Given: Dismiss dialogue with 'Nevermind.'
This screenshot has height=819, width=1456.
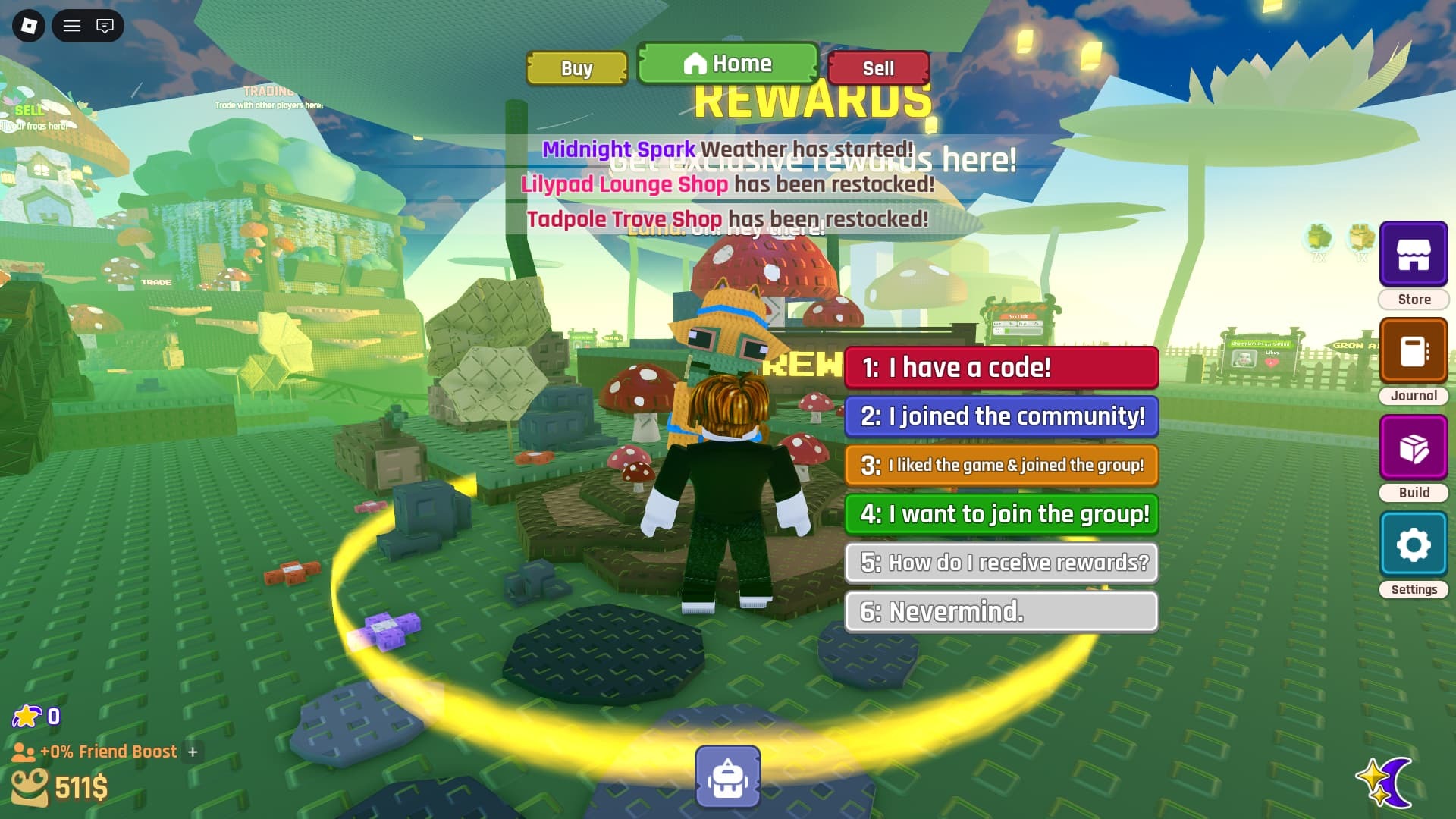Looking at the screenshot, I should pyautogui.click(x=1001, y=612).
